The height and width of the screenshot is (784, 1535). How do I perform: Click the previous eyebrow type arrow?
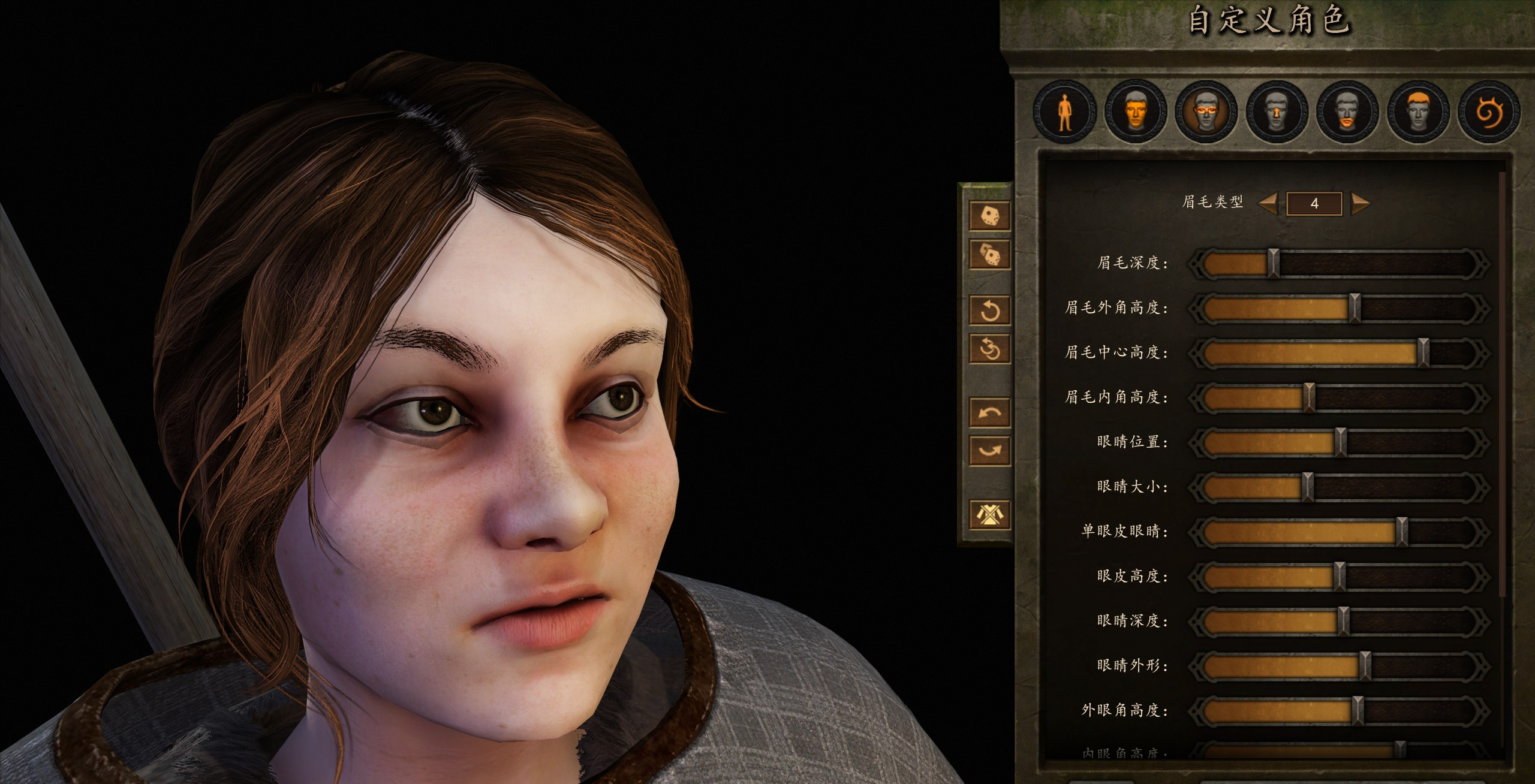pyautogui.click(x=1268, y=203)
